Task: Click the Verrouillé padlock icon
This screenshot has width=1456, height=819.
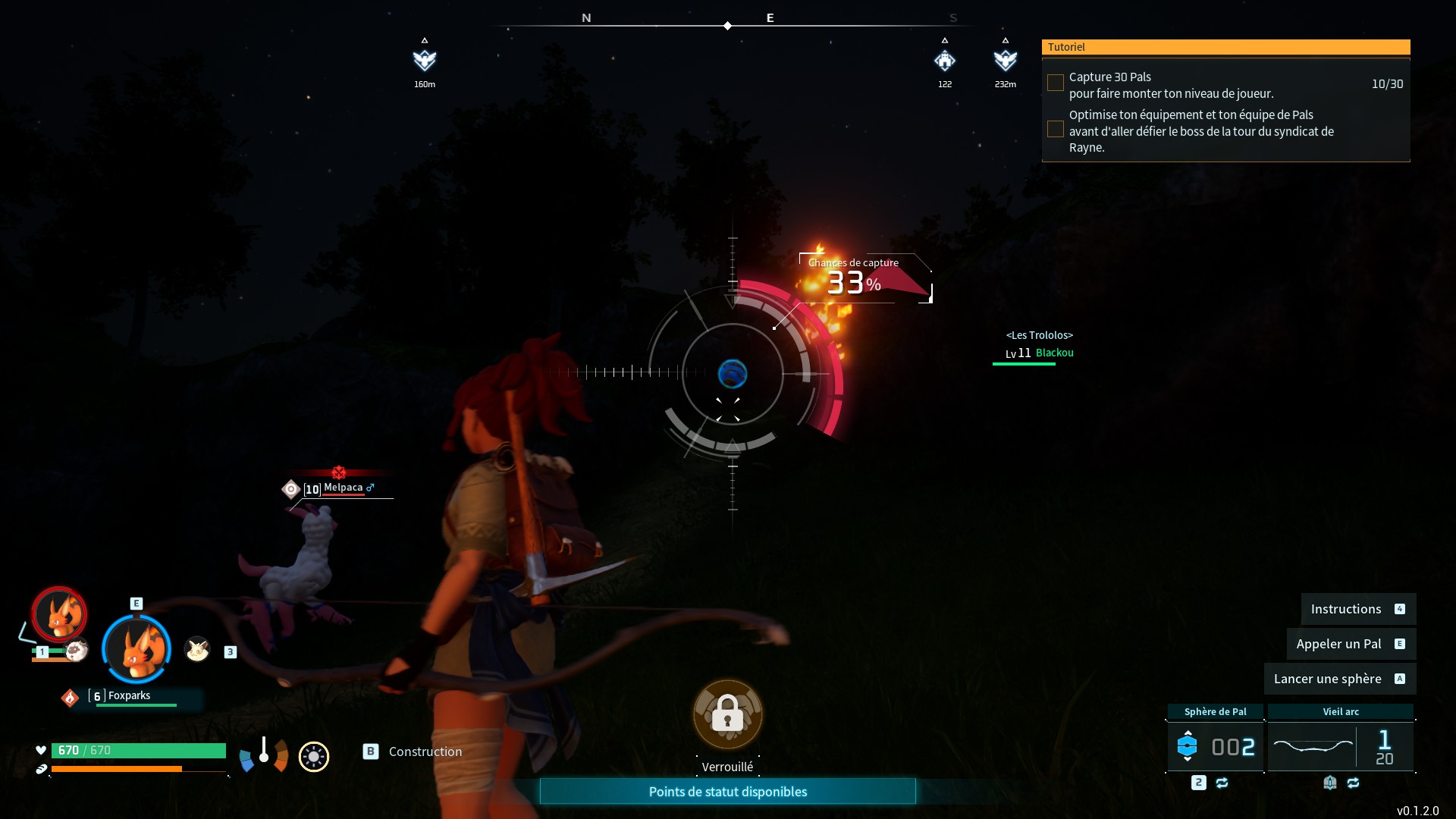Action: pyautogui.click(x=727, y=714)
